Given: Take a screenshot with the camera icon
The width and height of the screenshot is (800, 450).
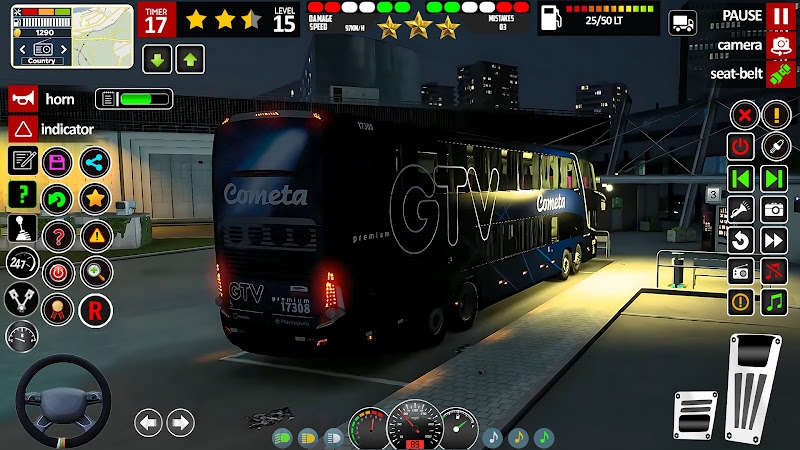Looking at the screenshot, I should click(x=774, y=209).
